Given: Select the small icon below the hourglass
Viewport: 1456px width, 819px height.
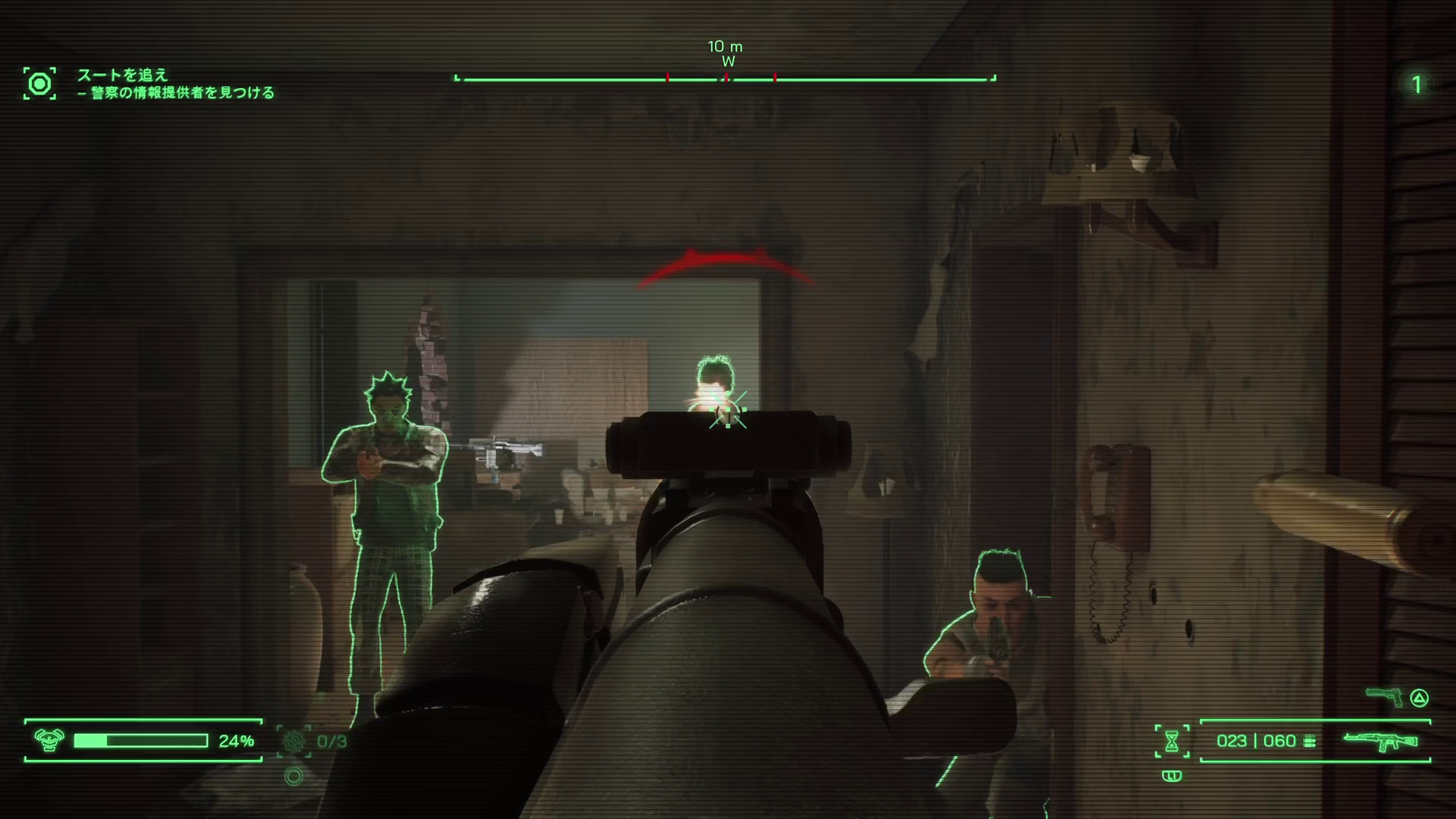Looking at the screenshot, I should 1172,776.
